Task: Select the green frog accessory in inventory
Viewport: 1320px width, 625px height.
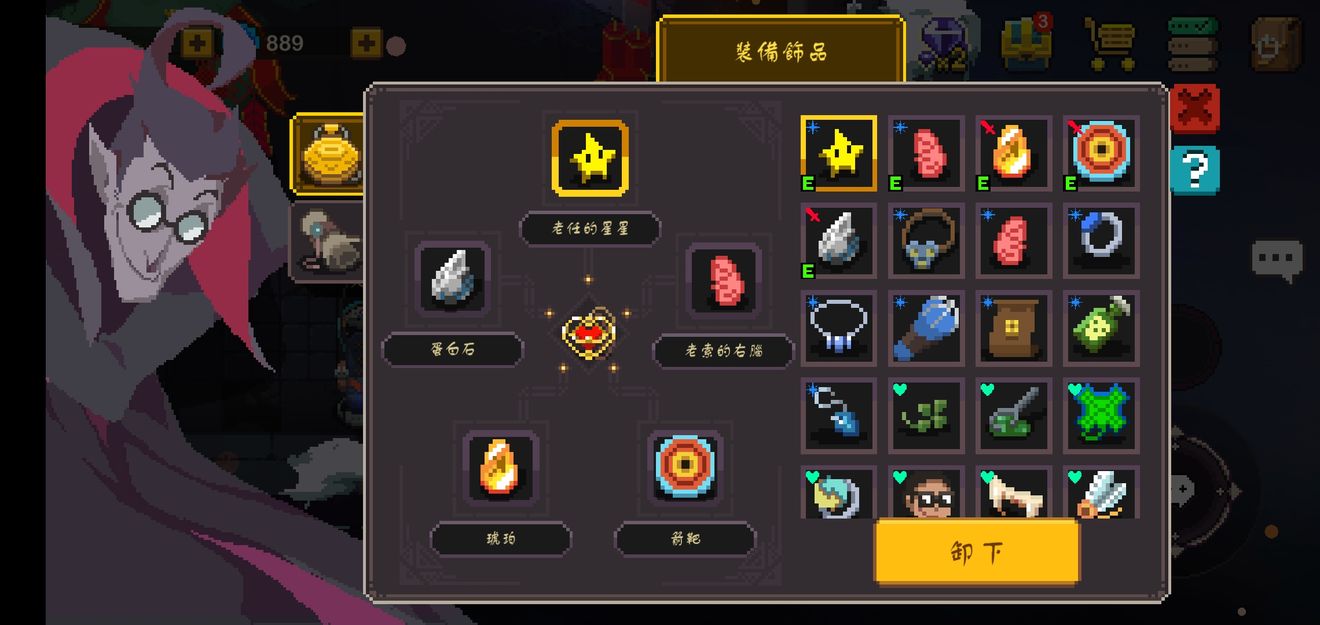Action: click(1100, 414)
